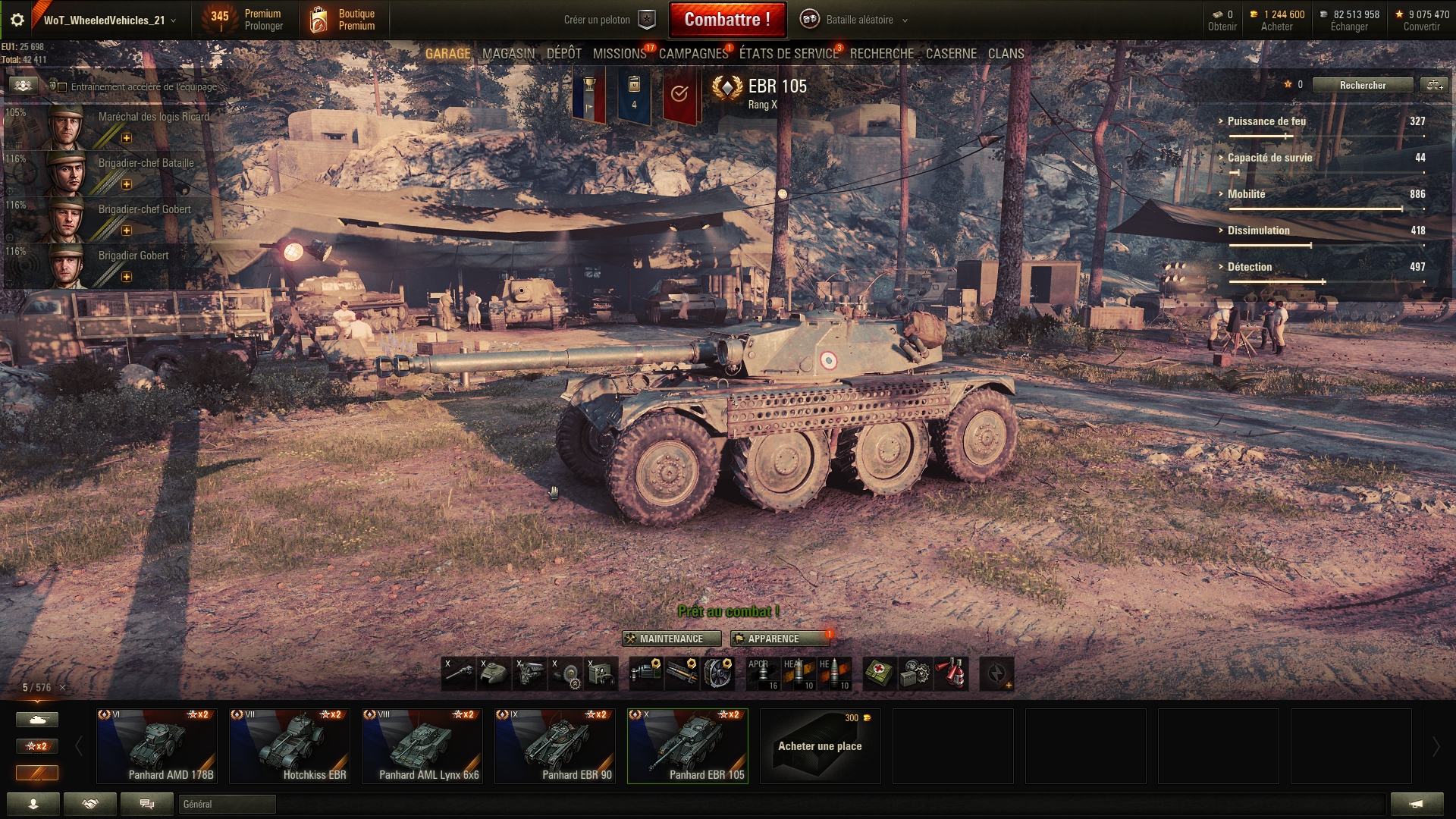Buy a garage slot with Acheter une place
The image size is (1456, 819).
[820, 746]
